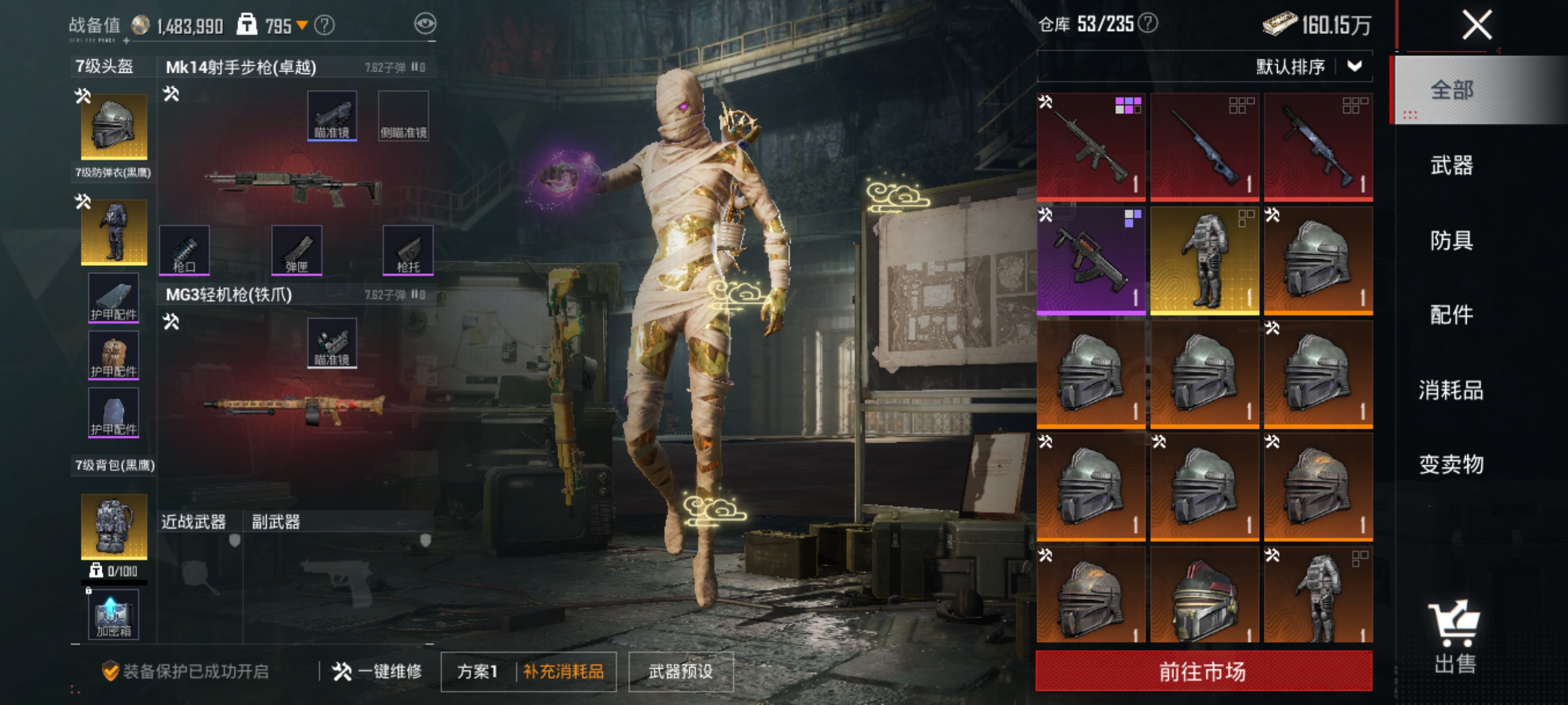Click the 一键维修 repair-all button
Screen dimensions: 1568x705
point(378,671)
